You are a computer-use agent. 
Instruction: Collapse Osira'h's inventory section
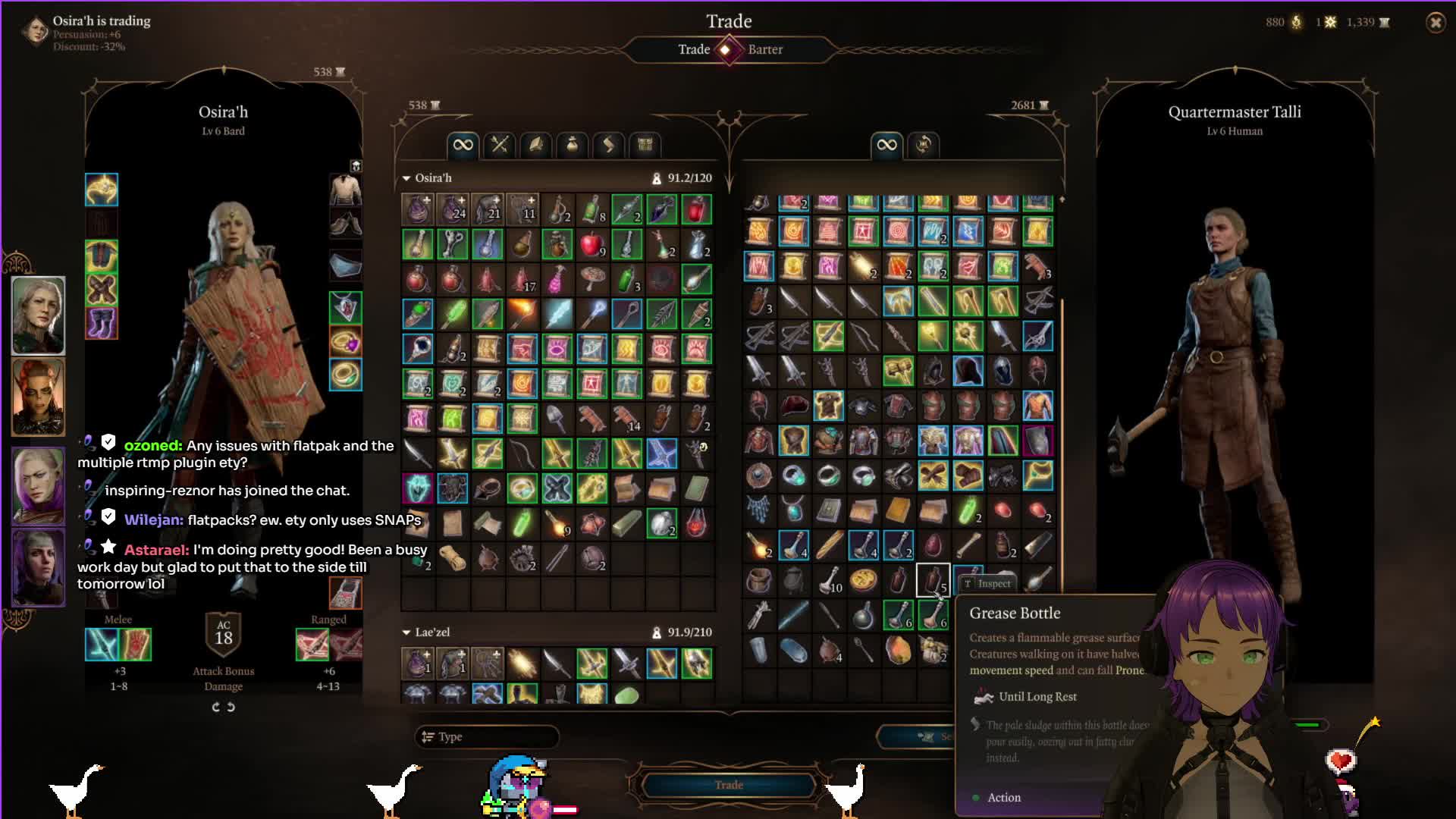point(406,178)
